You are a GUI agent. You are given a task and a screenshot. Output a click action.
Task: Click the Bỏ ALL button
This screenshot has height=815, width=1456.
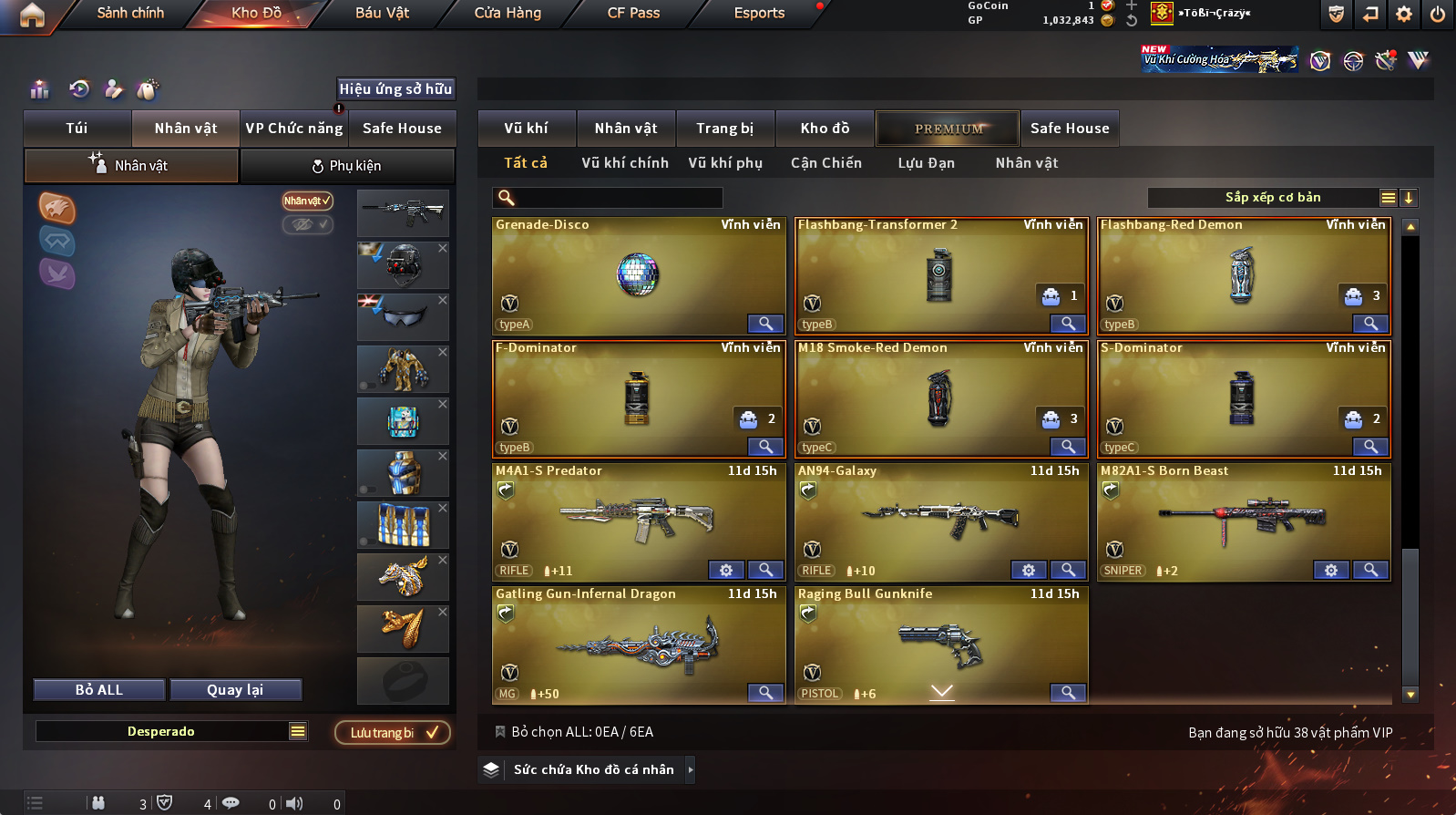point(99,690)
